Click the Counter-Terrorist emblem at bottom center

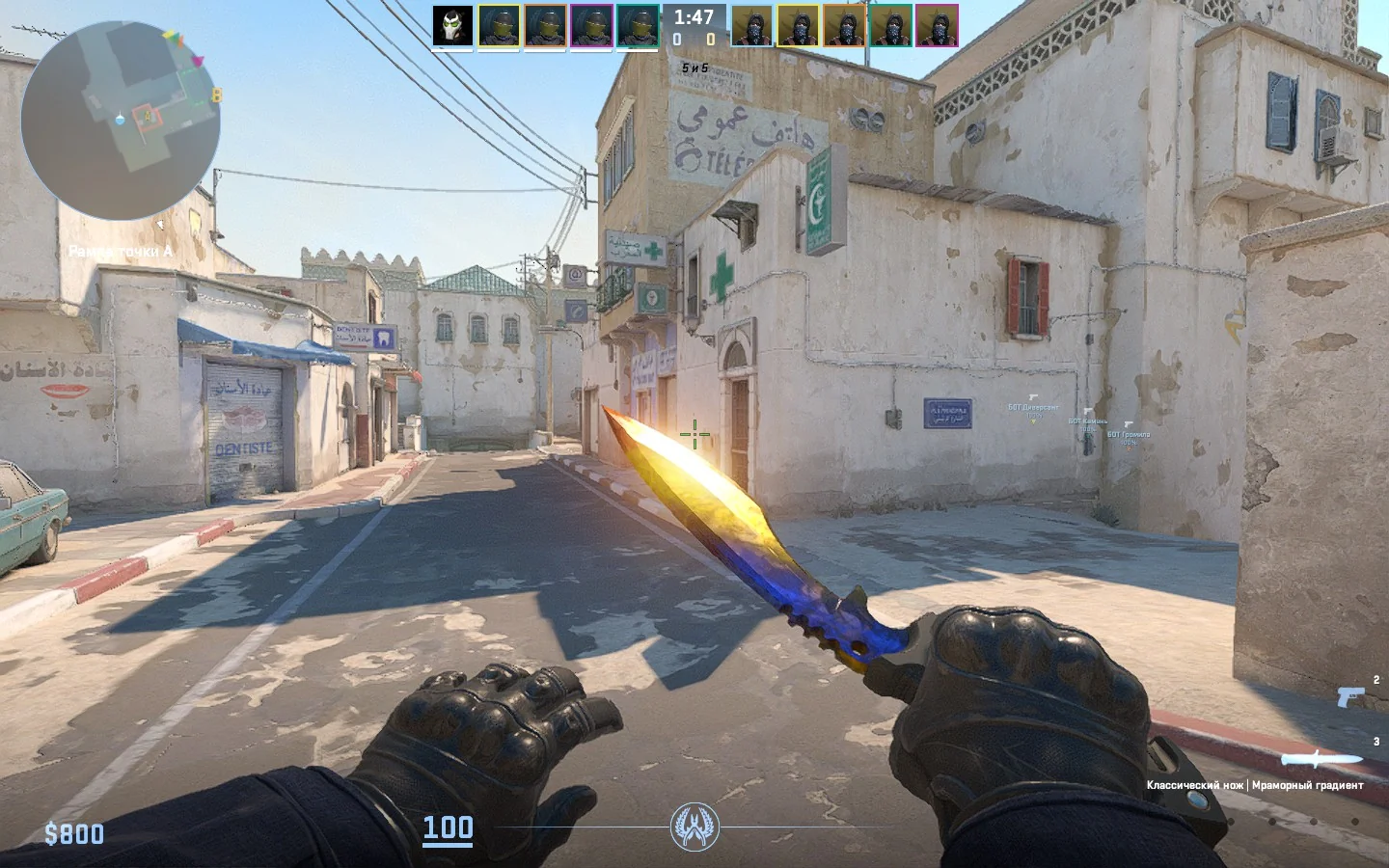694,827
